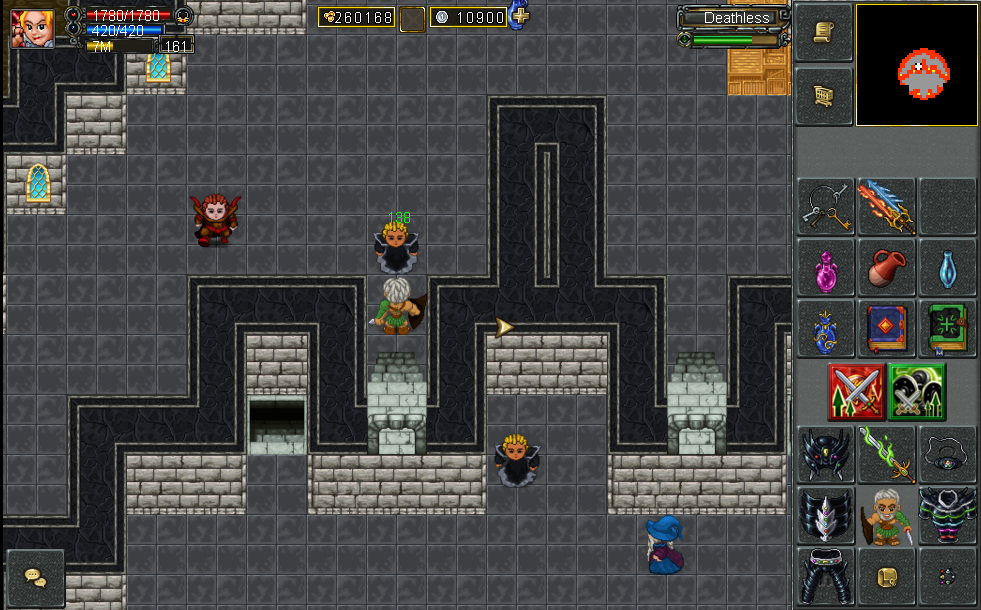Click the player portrait avatar

click(32, 28)
